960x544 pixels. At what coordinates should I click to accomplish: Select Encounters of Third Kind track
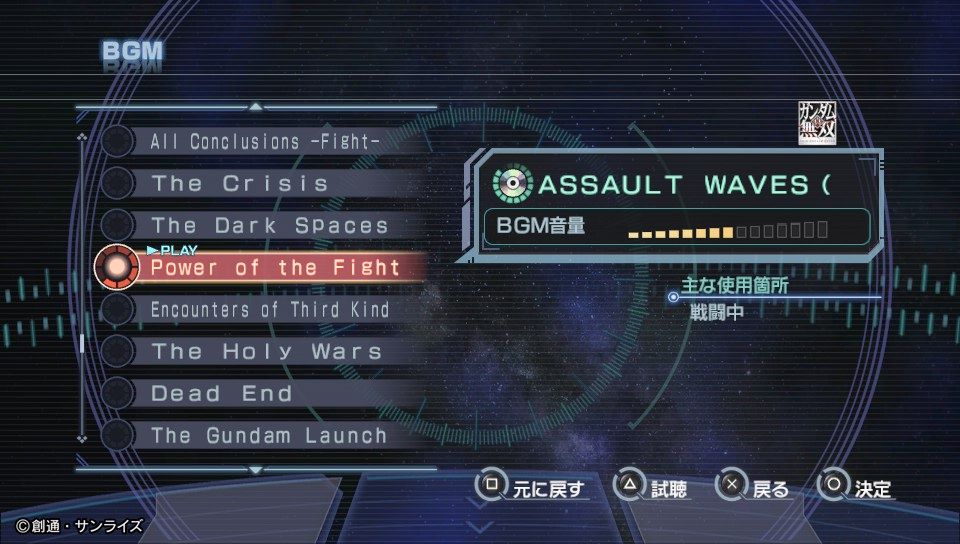pyautogui.click(x=269, y=310)
